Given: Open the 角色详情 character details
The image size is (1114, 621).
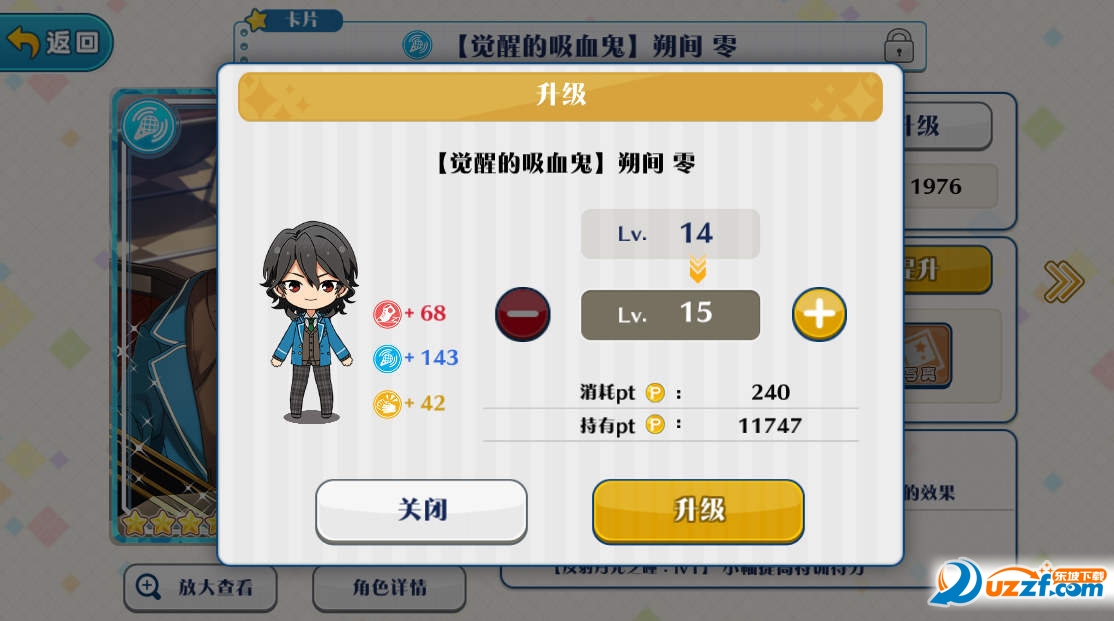Looking at the screenshot, I should 388,588.
